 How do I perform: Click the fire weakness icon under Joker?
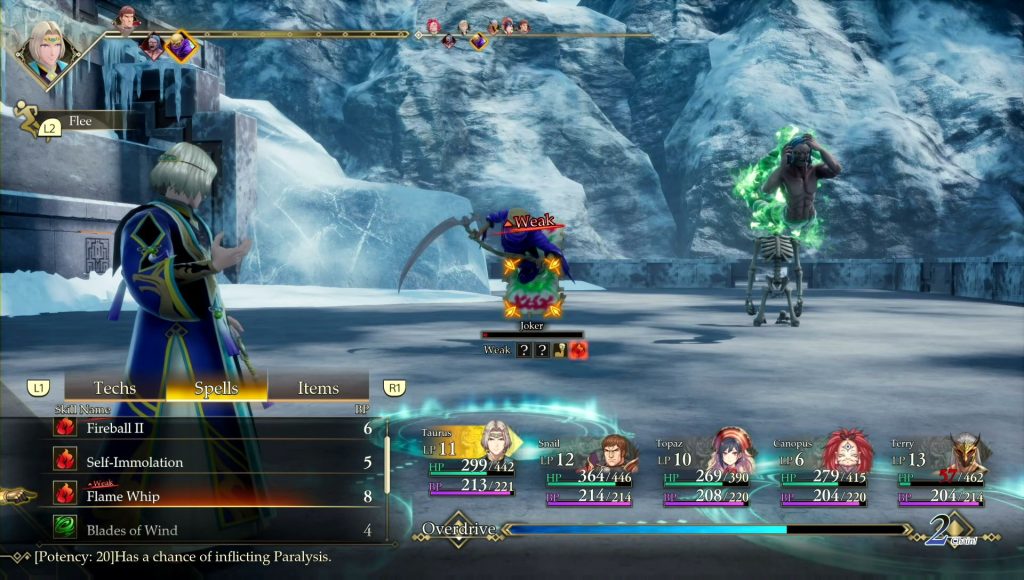(579, 350)
